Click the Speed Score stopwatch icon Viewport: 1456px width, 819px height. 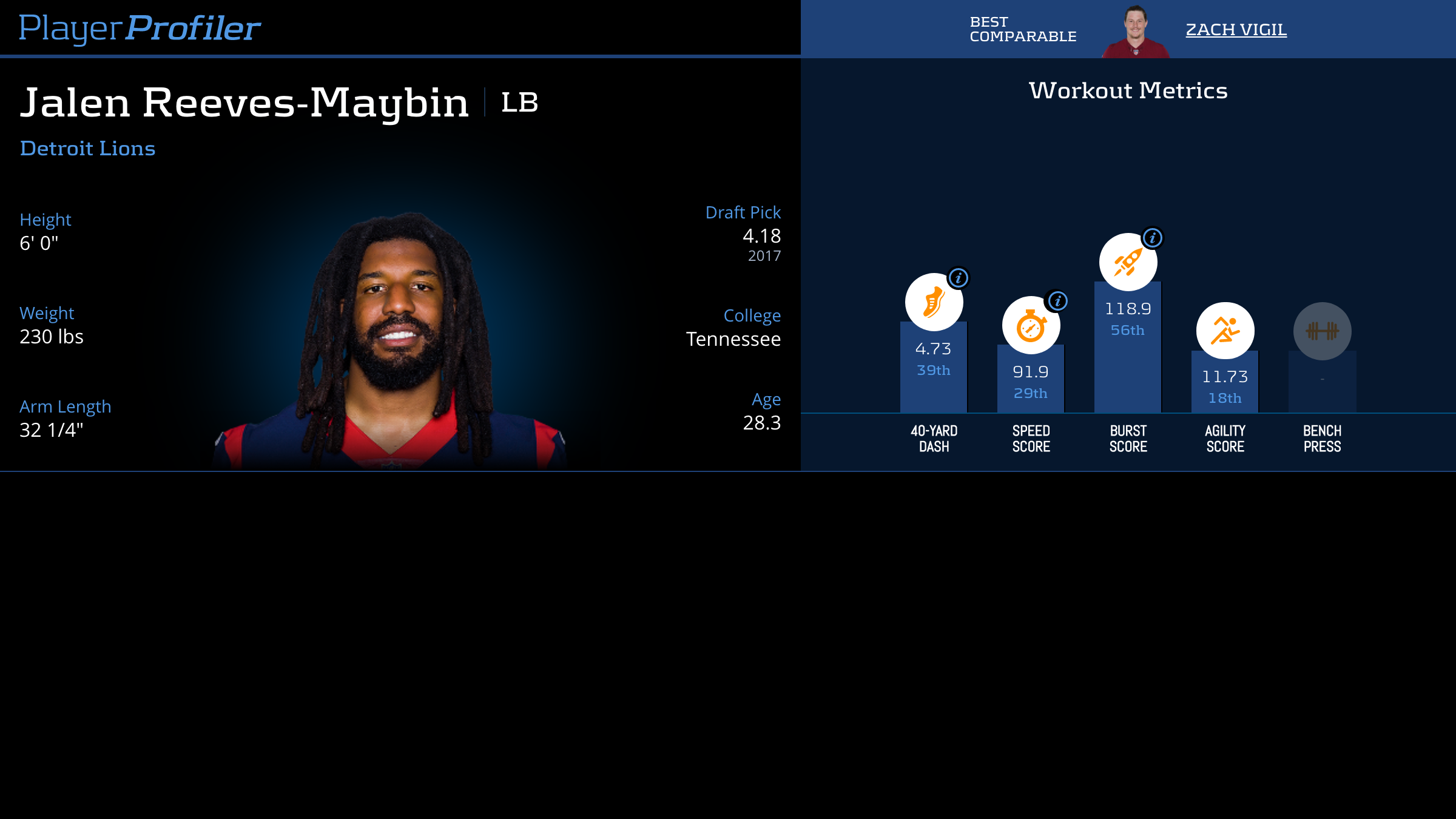point(1031,326)
